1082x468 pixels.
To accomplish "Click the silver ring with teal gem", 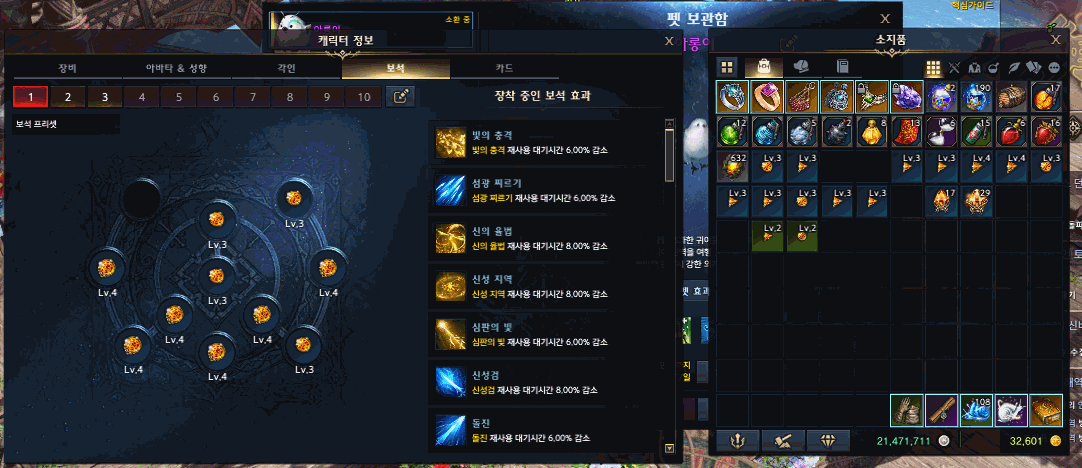I will [733, 98].
